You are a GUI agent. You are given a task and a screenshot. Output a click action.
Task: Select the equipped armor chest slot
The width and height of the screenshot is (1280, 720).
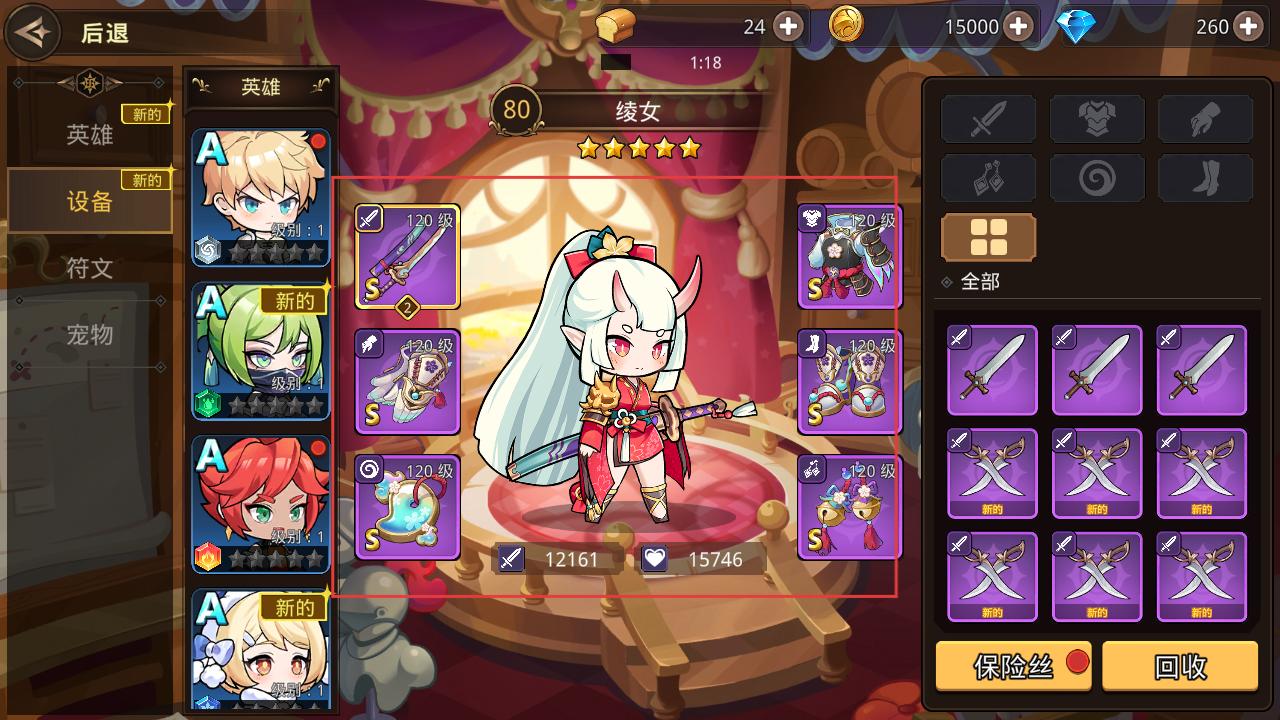click(x=849, y=256)
